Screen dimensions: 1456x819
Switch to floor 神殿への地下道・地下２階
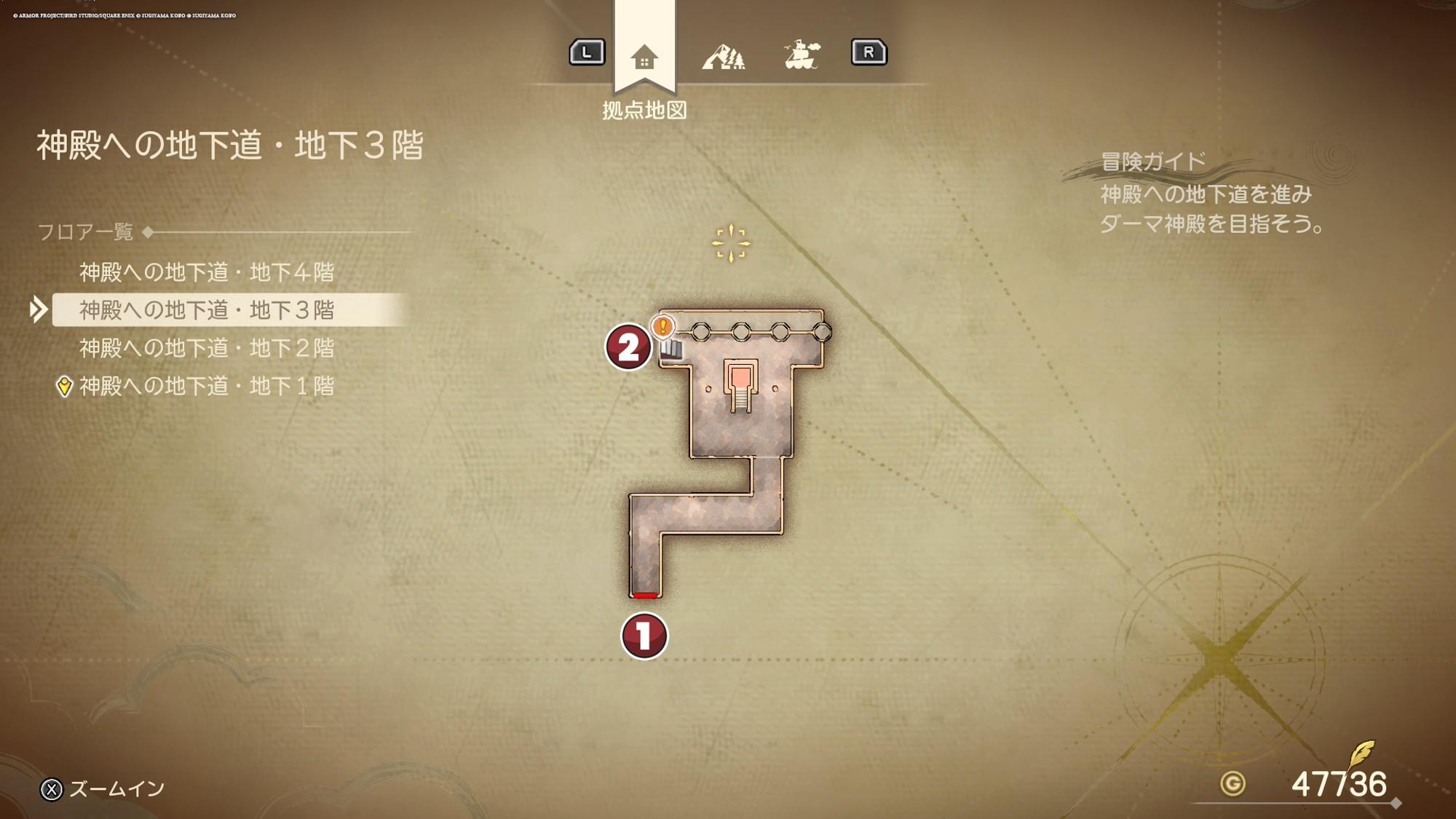click(207, 348)
